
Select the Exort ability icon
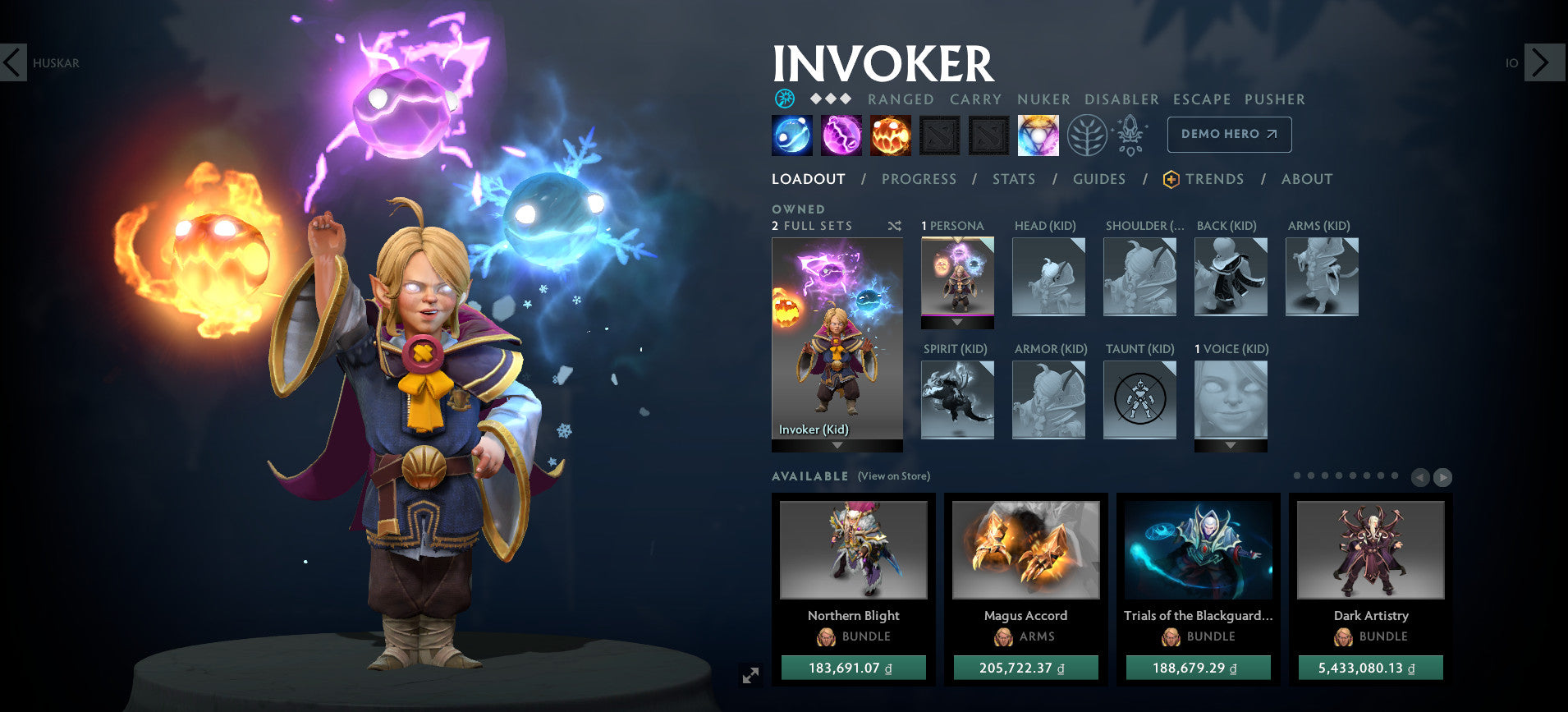point(892,134)
